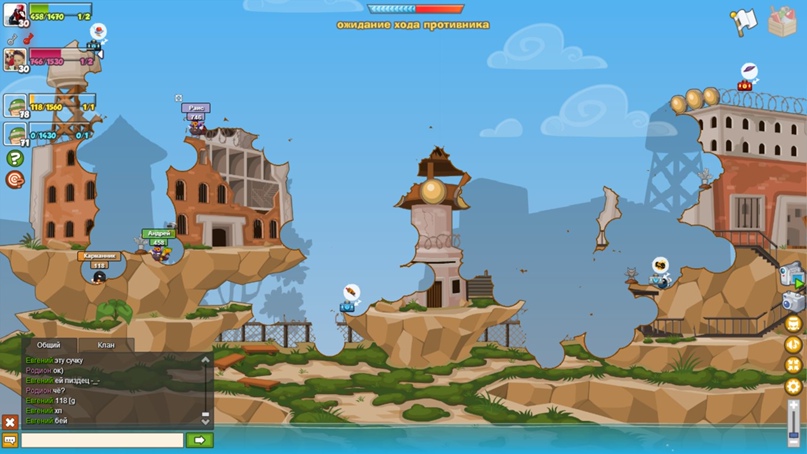Image resolution: width=807 pixels, height=454 pixels.
Task: Open the Клан chat tab
Action: click(x=105, y=345)
